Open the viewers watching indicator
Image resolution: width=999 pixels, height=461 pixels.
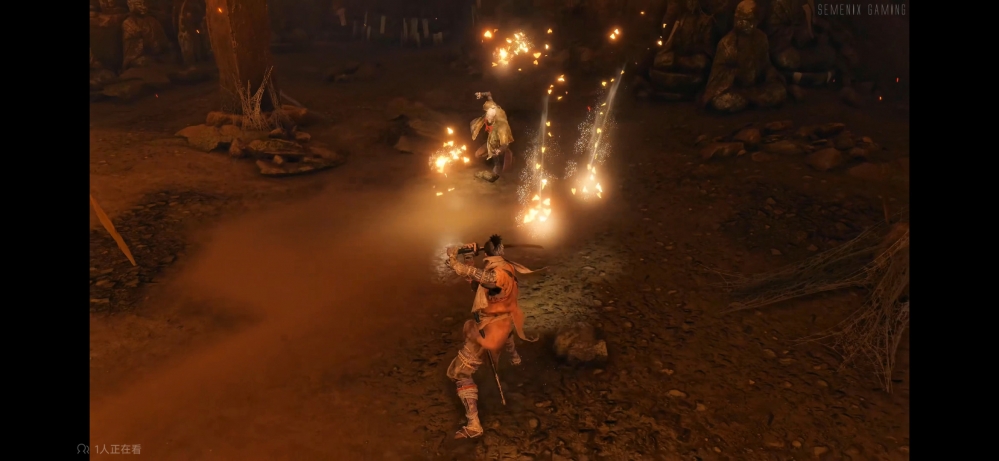110,449
